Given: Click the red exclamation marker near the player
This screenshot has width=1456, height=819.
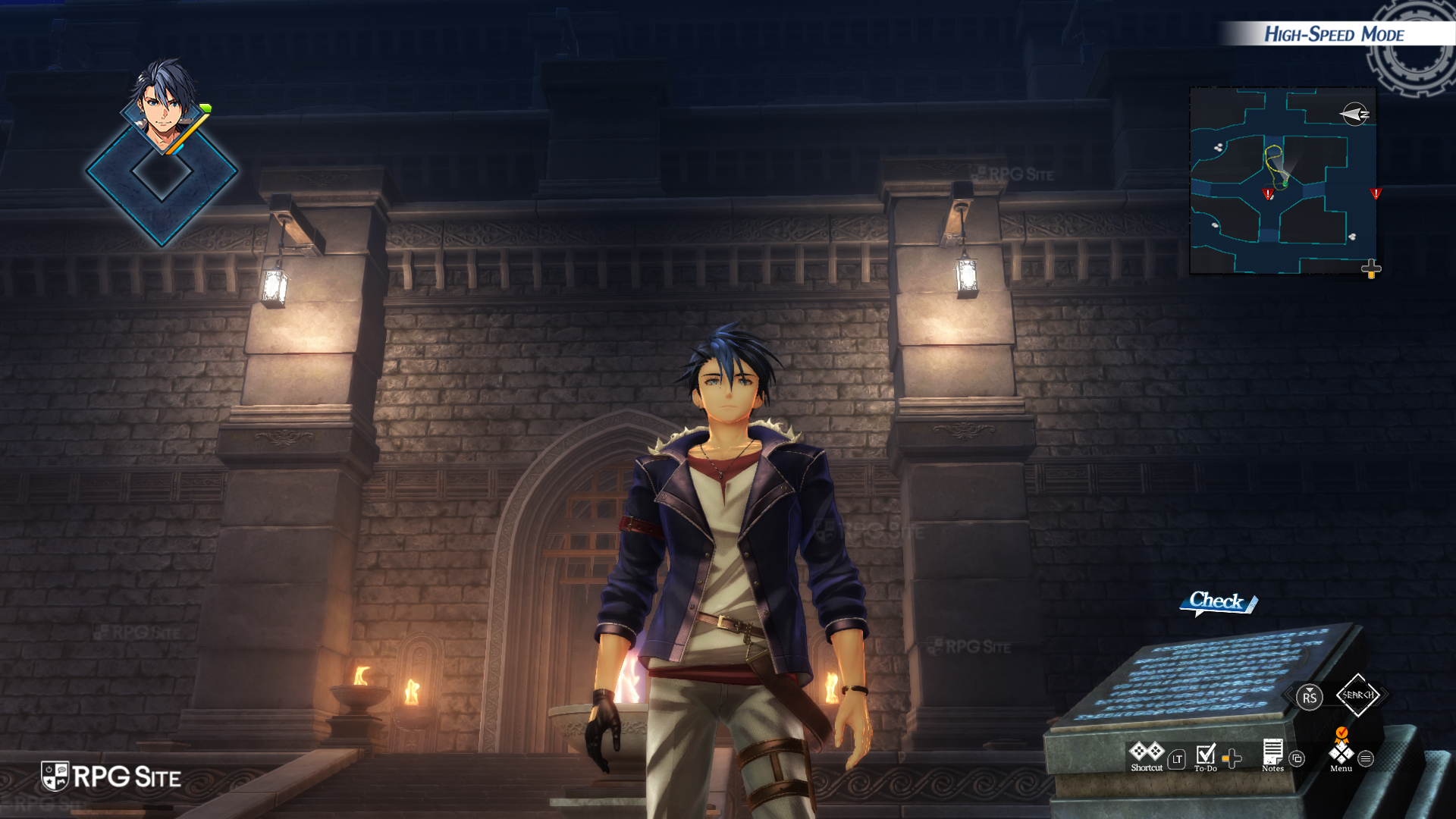Looking at the screenshot, I should coord(1268,194).
